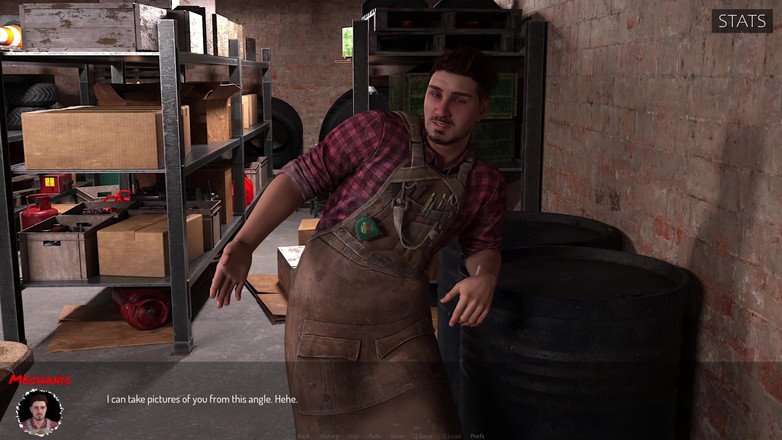
Task: Go back one line with Back
Action: 303,436
